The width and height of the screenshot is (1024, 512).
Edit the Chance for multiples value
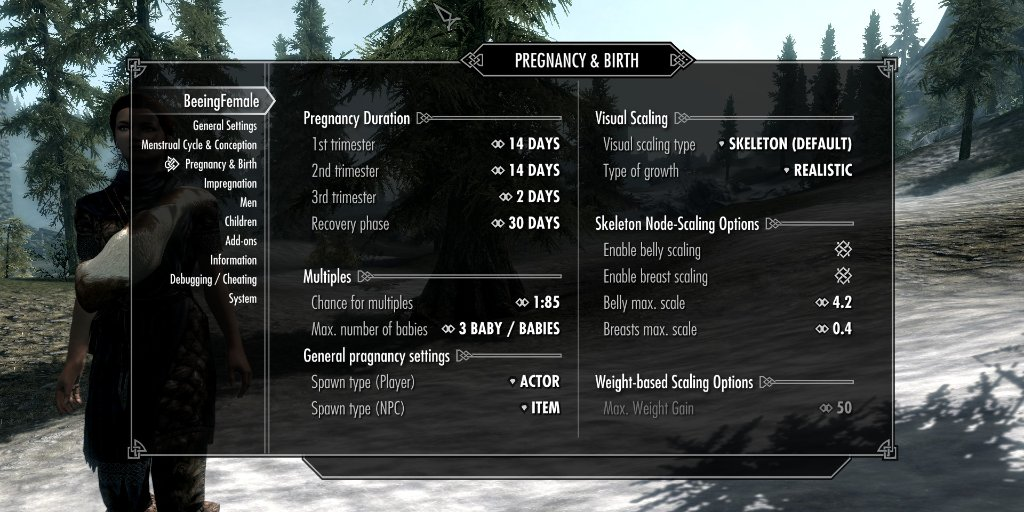[537, 303]
